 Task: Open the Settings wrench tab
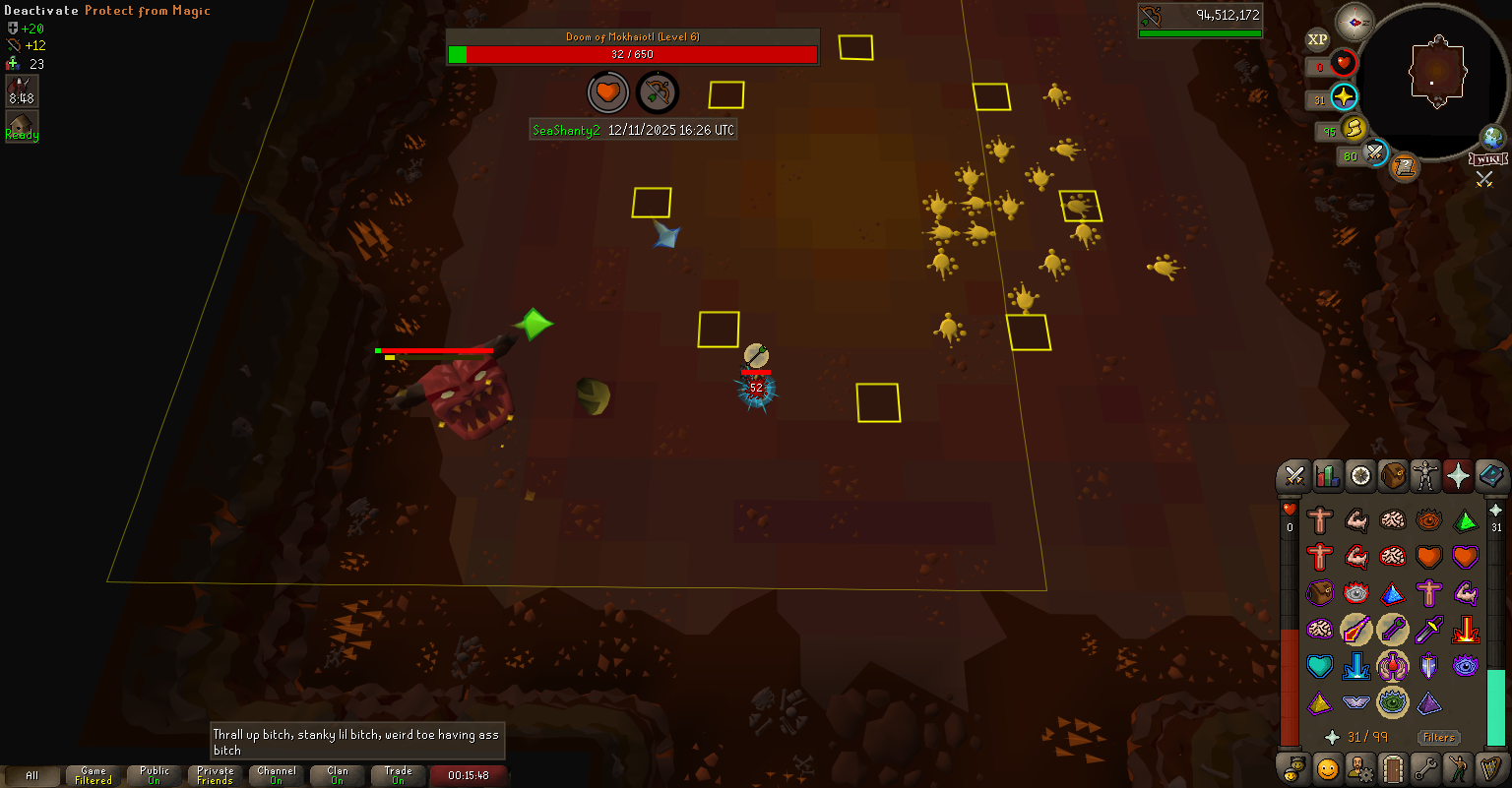[x=1425, y=767]
